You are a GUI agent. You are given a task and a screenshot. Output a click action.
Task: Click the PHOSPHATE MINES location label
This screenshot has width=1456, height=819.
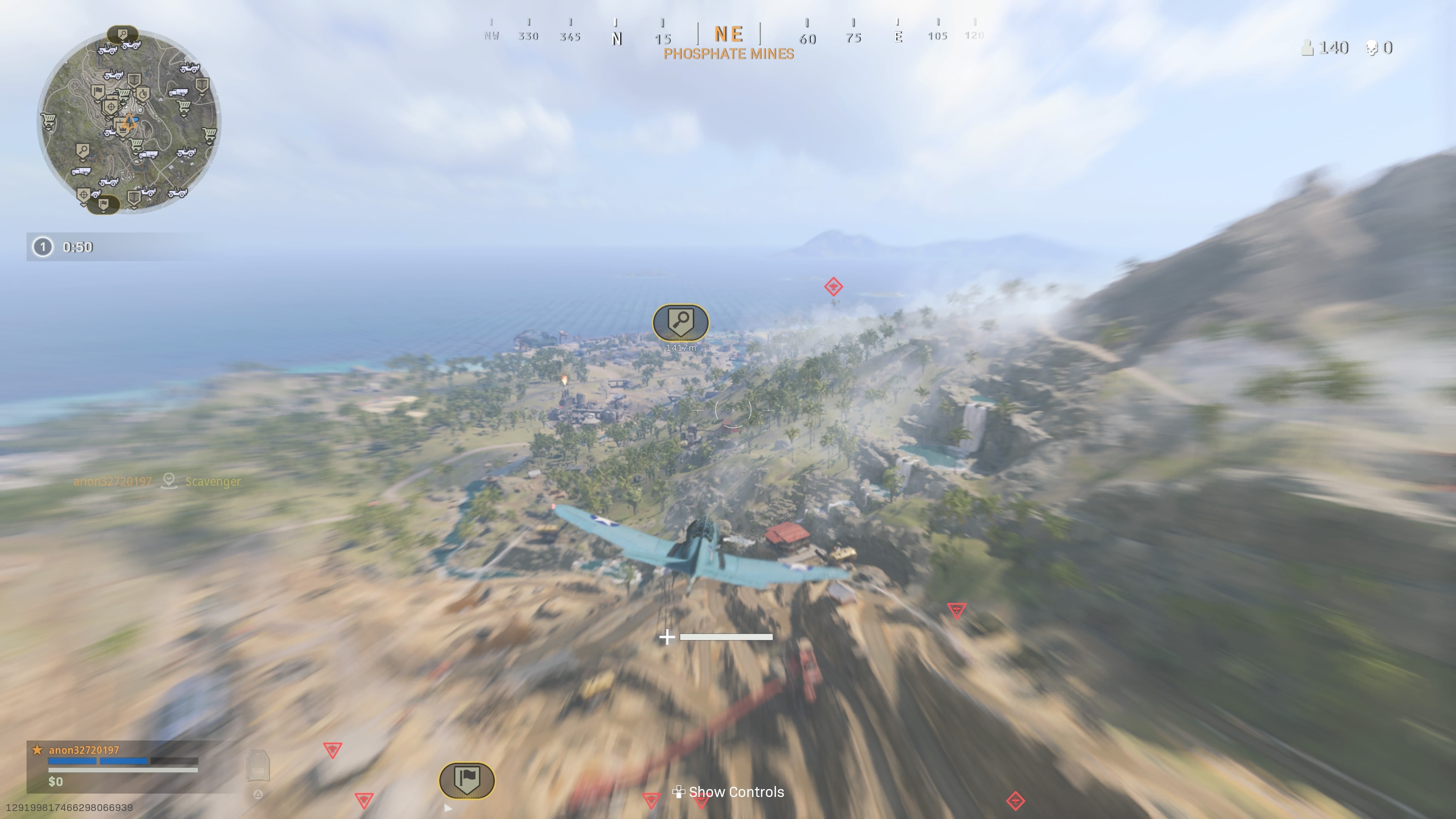click(x=728, y=55)
